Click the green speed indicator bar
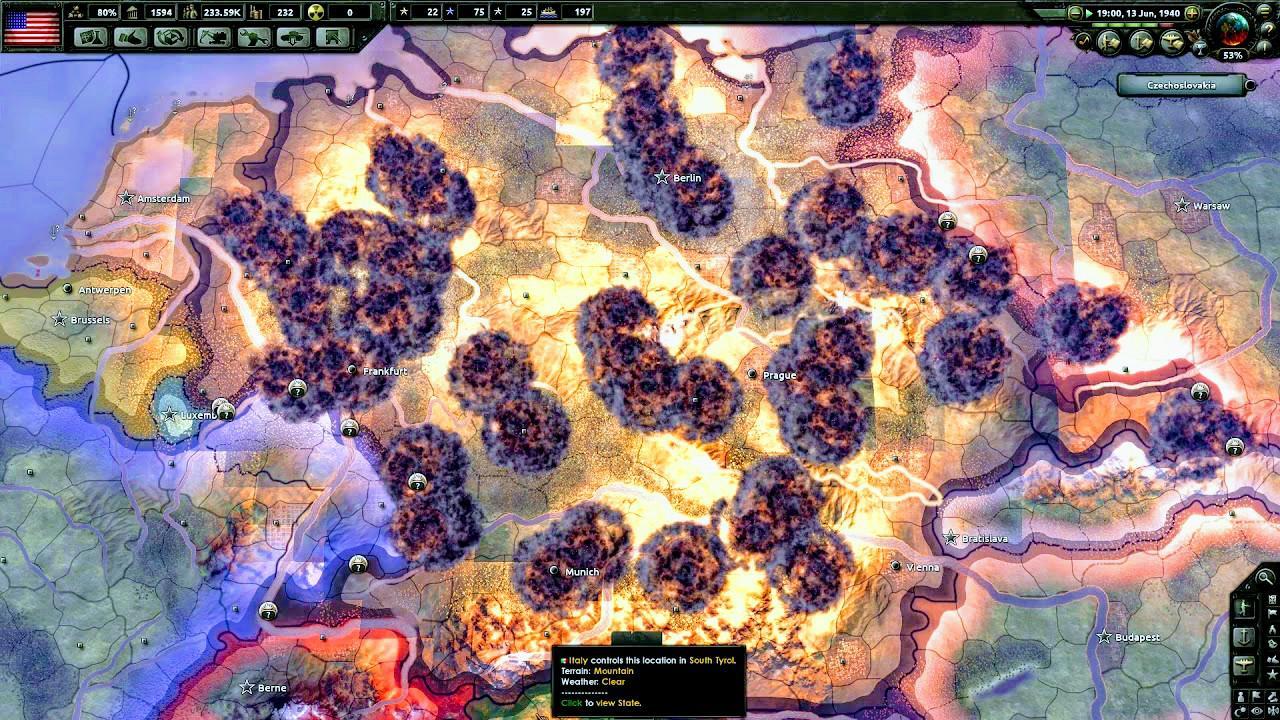Viewport: 1280px width, 720px height. click(1125, 24)
